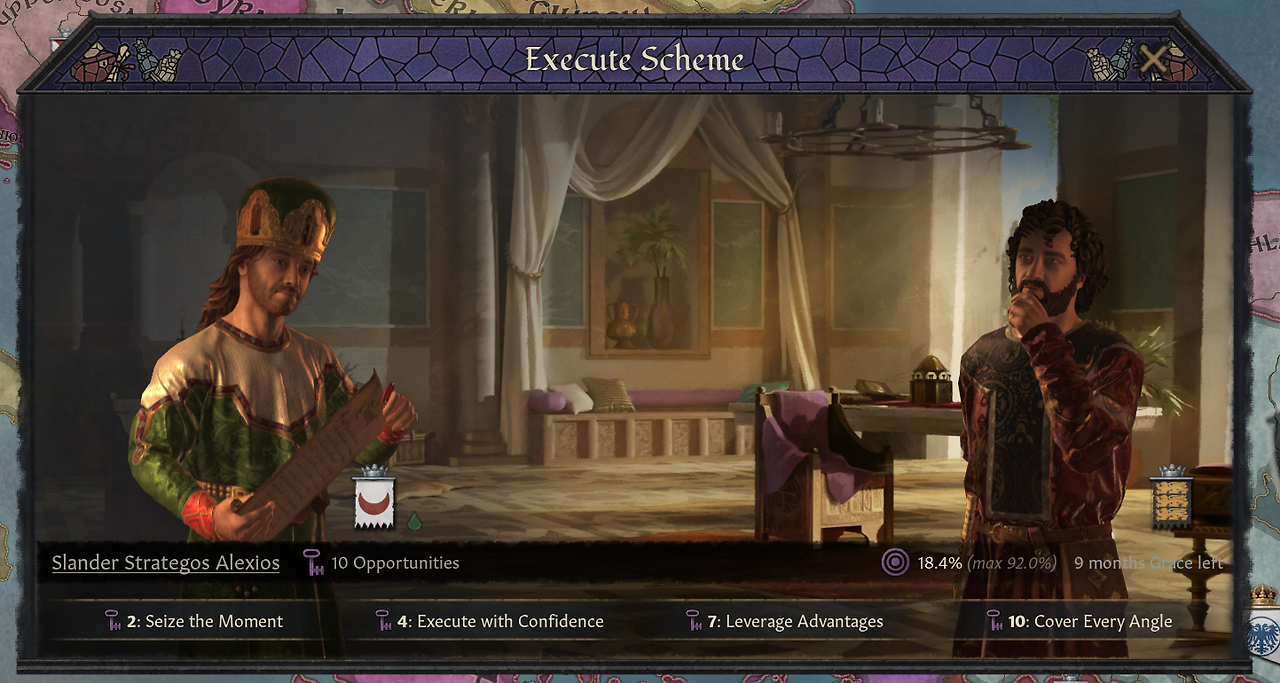Viewport: 1280px width, 683px height.
Task: Click the success chance target icon
Action: tap(895, 563)
